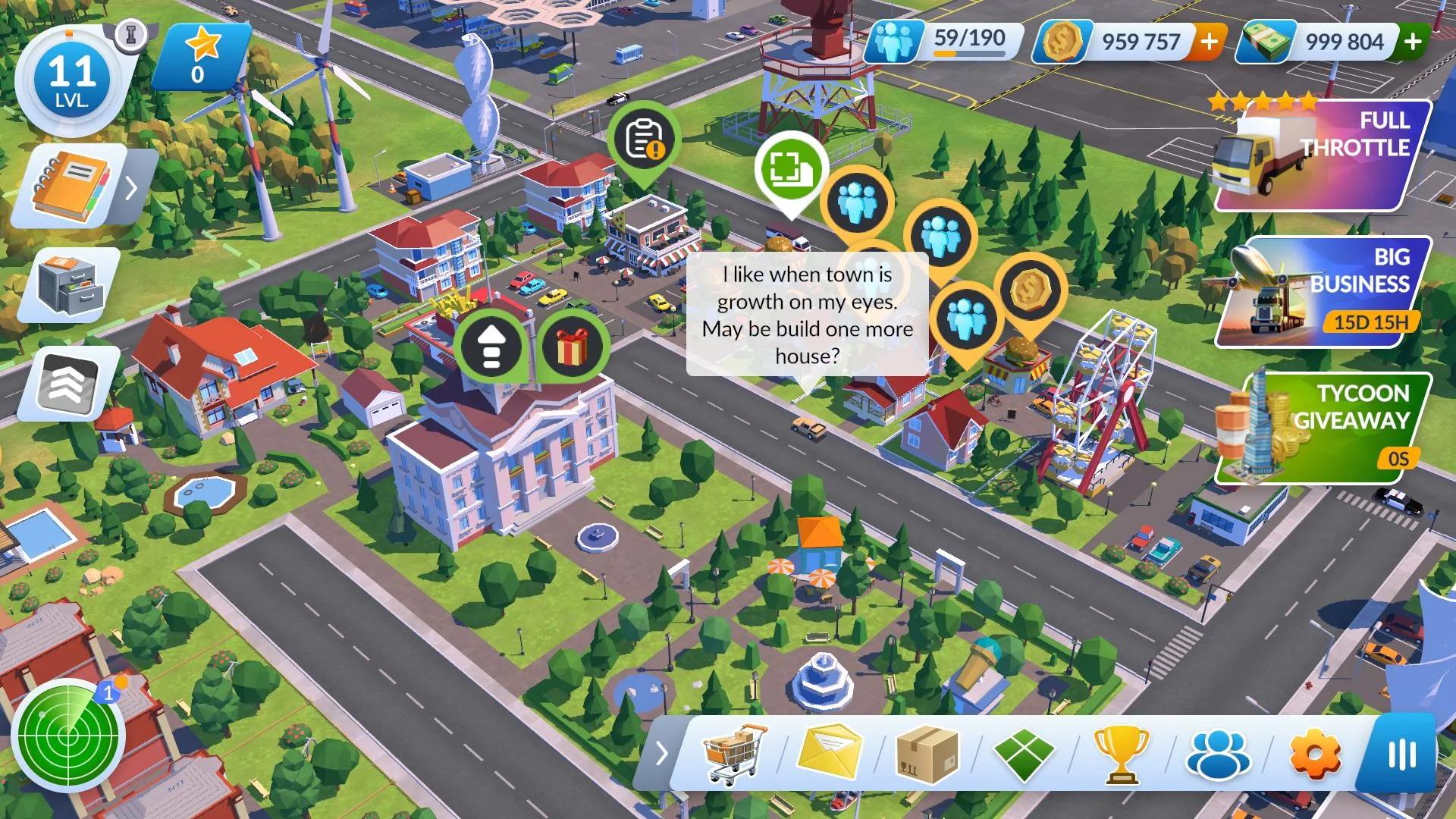Screen dimensions: 1456x819
Task: Toggle the blue three-bars panel button
Action: click(1401, 754)
